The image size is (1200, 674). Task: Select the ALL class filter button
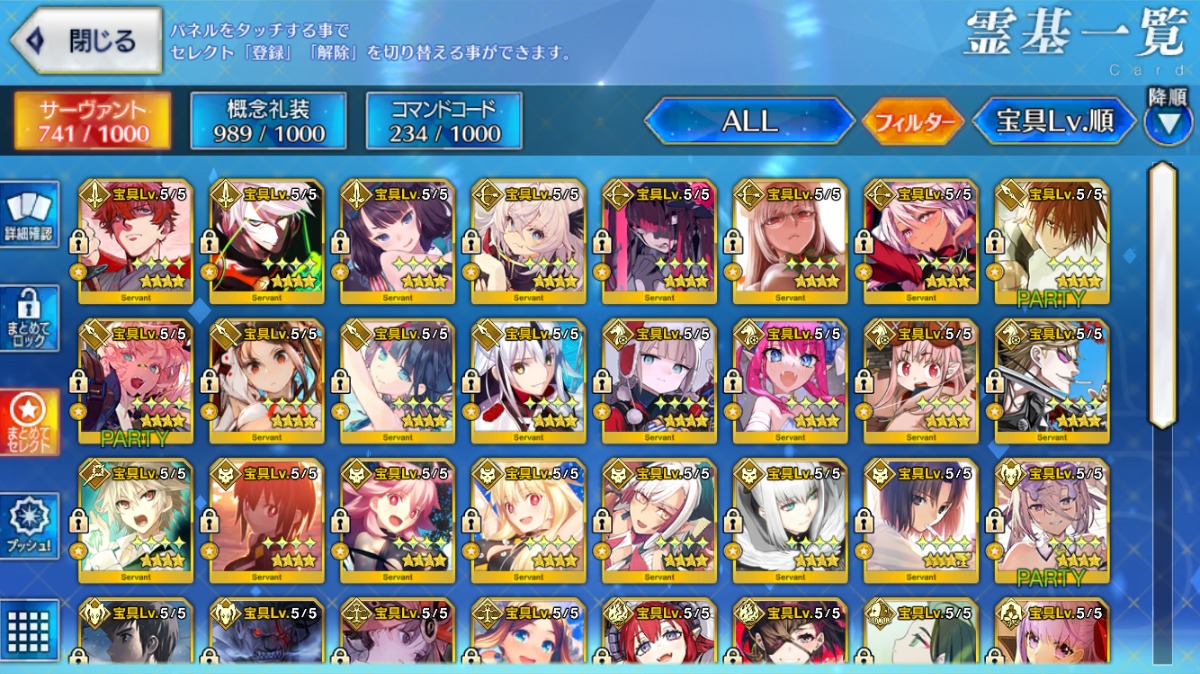tap(749, 122)
